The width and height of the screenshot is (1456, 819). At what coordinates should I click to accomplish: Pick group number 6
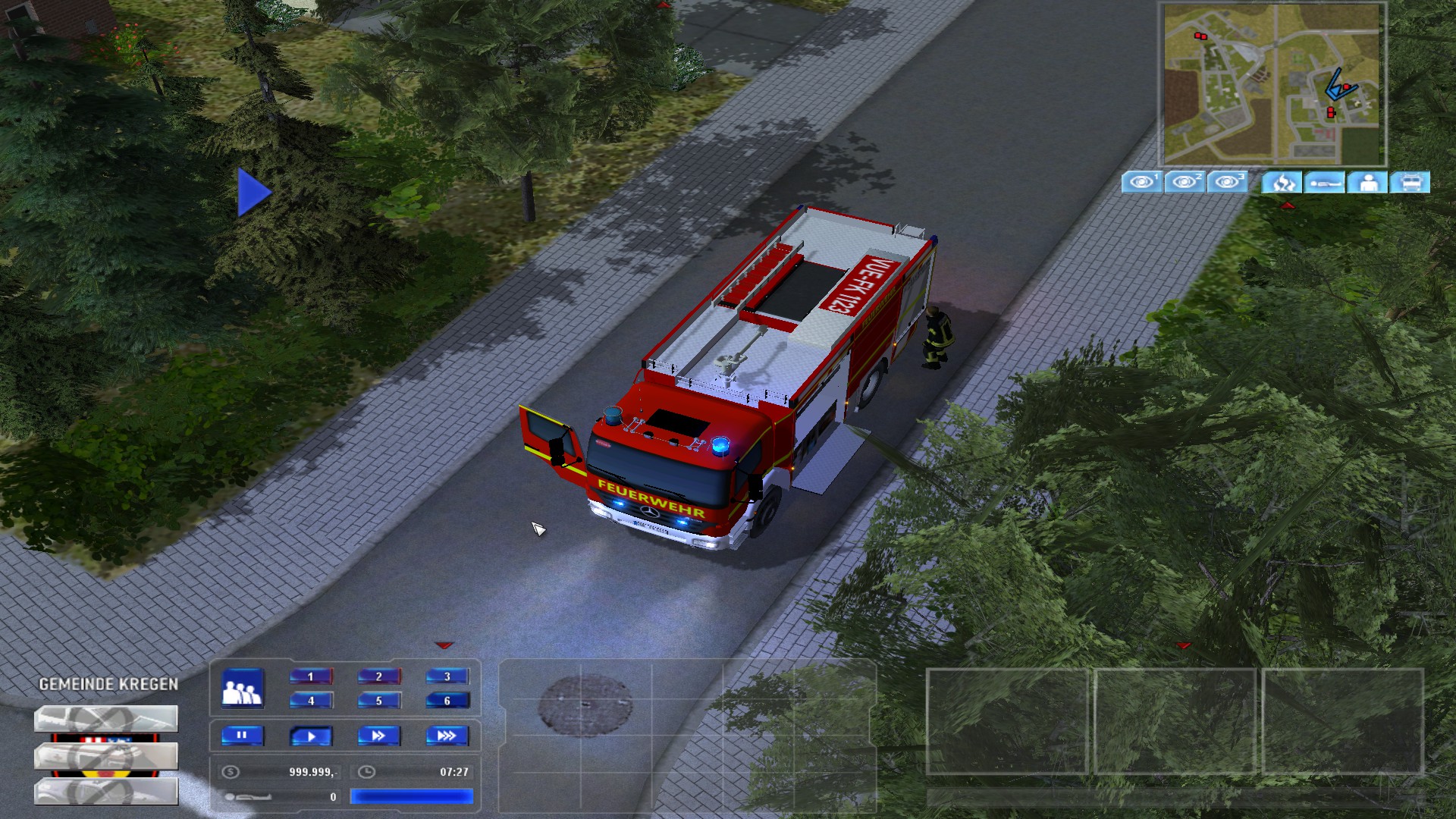click(447, 701)
